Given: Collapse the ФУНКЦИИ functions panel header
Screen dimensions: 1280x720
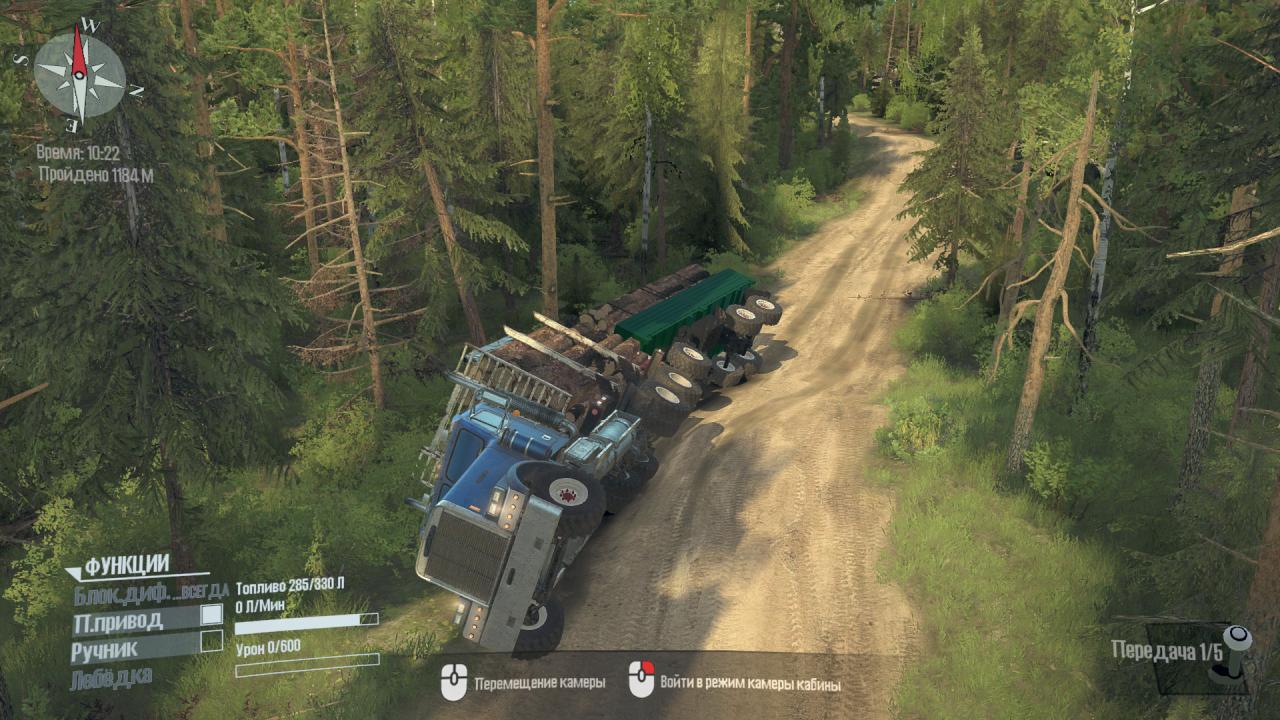Looking at the screenshot, I should tap(125, 566).
